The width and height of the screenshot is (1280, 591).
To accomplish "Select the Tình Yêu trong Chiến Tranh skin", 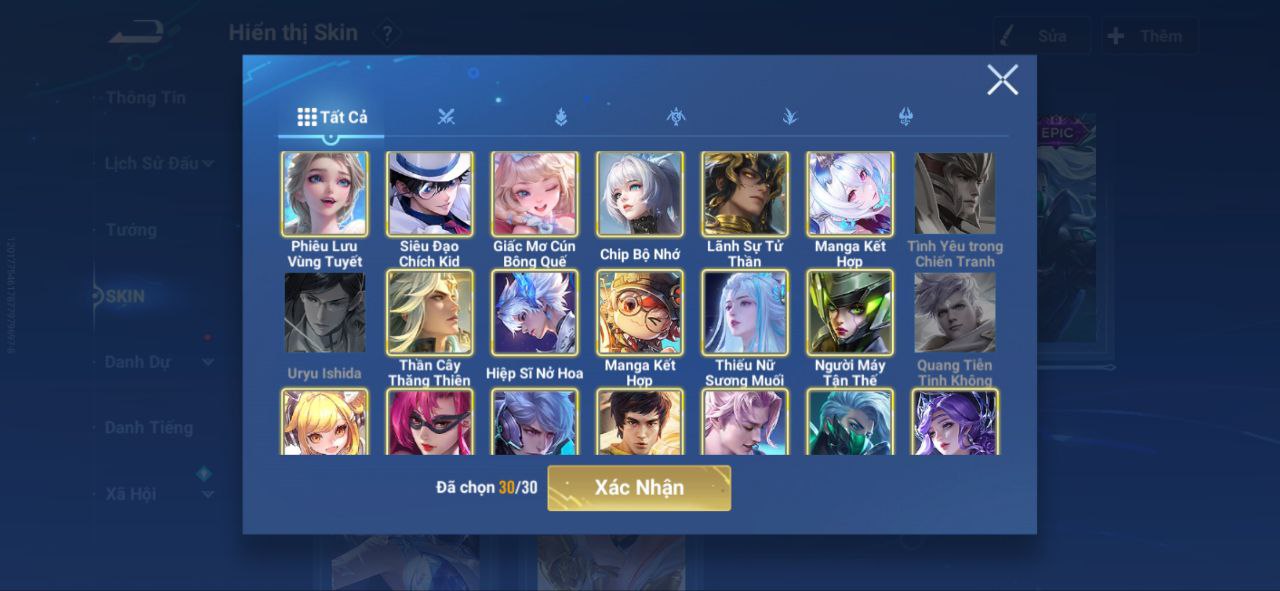I will point(955,194).
